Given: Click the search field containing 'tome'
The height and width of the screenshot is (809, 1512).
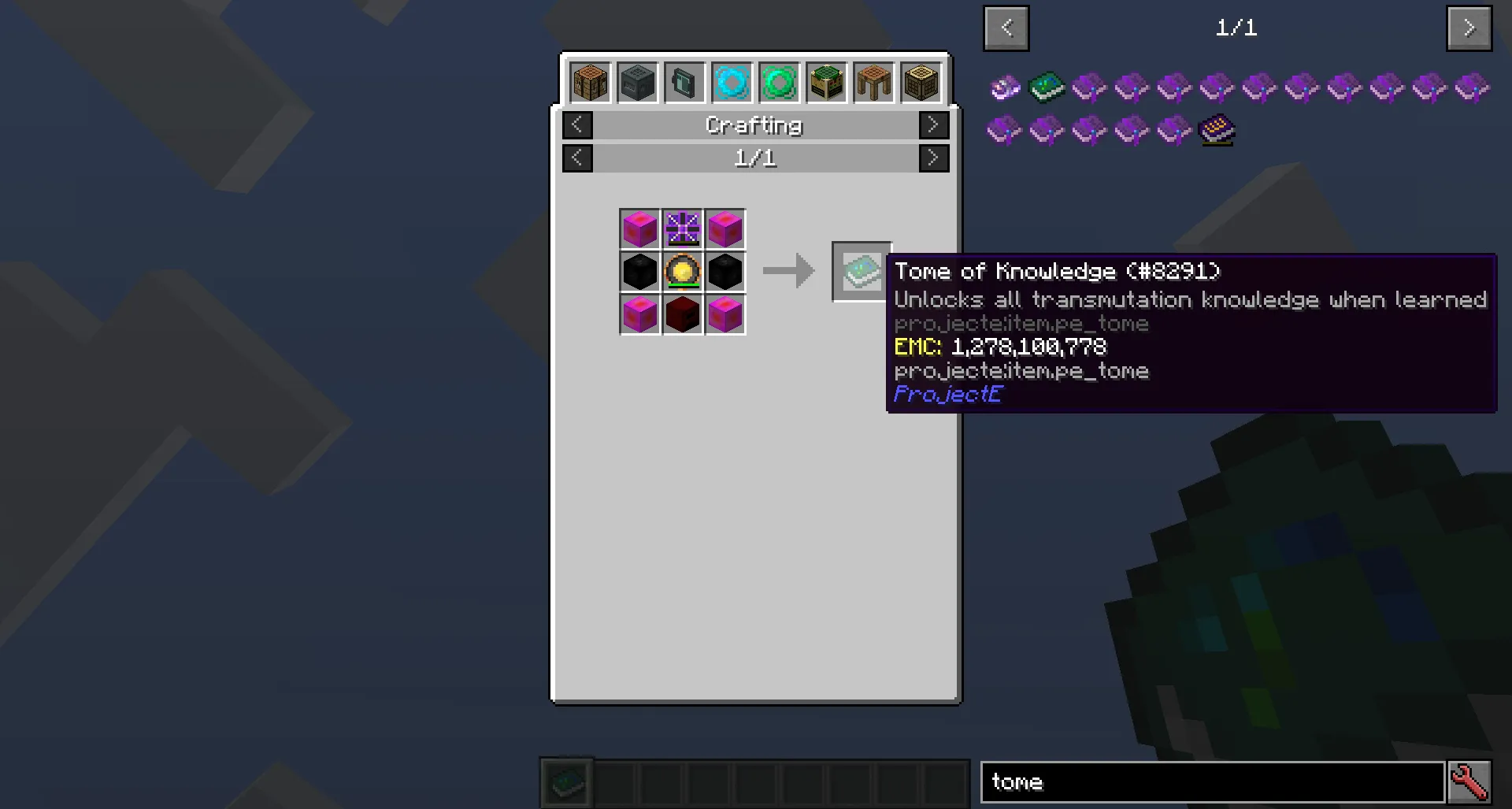Looking at the screenshot, I should pos(1213,781).
